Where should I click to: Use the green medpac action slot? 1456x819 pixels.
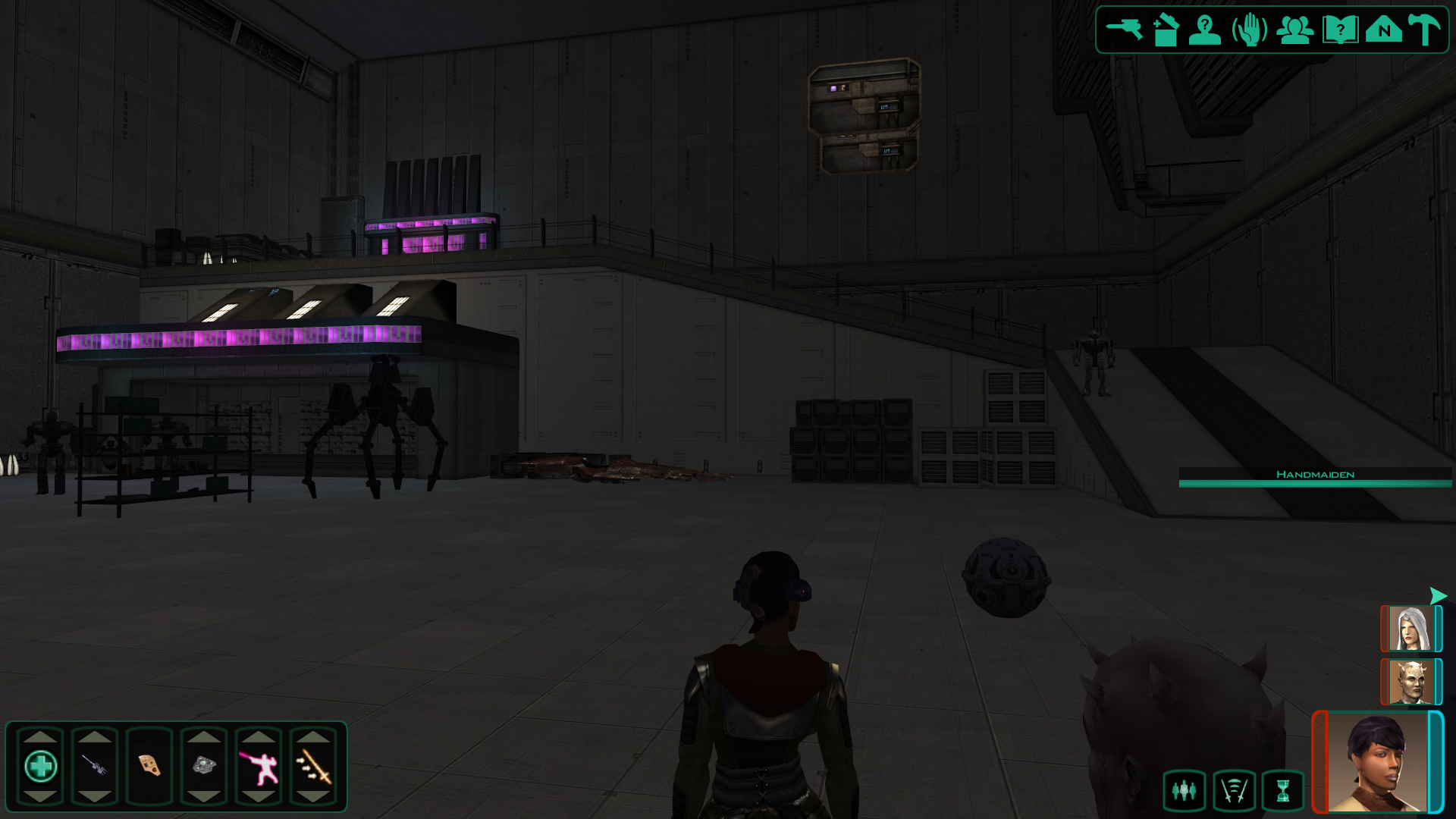click(41, 766)
